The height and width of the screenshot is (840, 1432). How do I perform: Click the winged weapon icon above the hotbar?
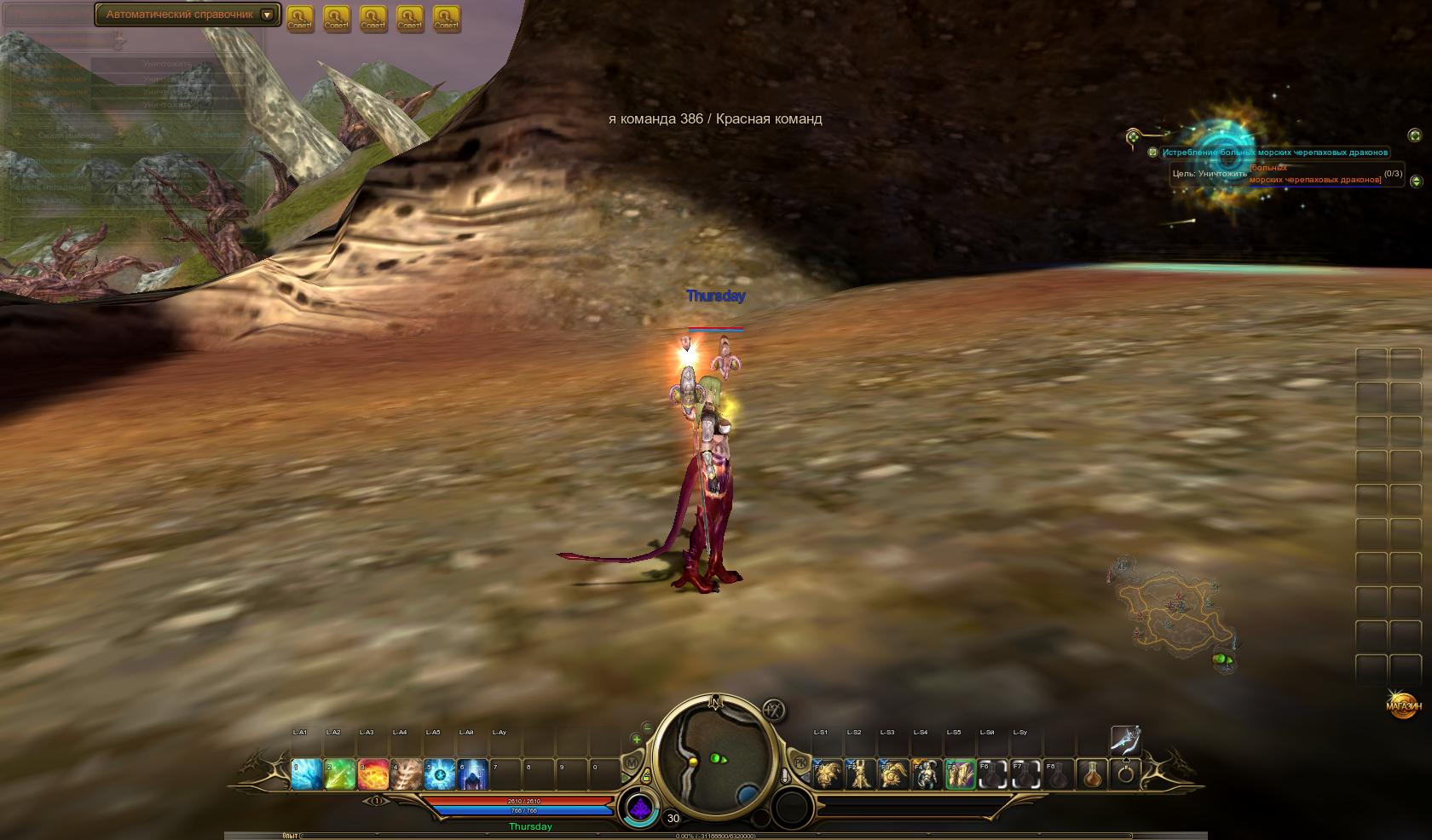pos(1125,739)
